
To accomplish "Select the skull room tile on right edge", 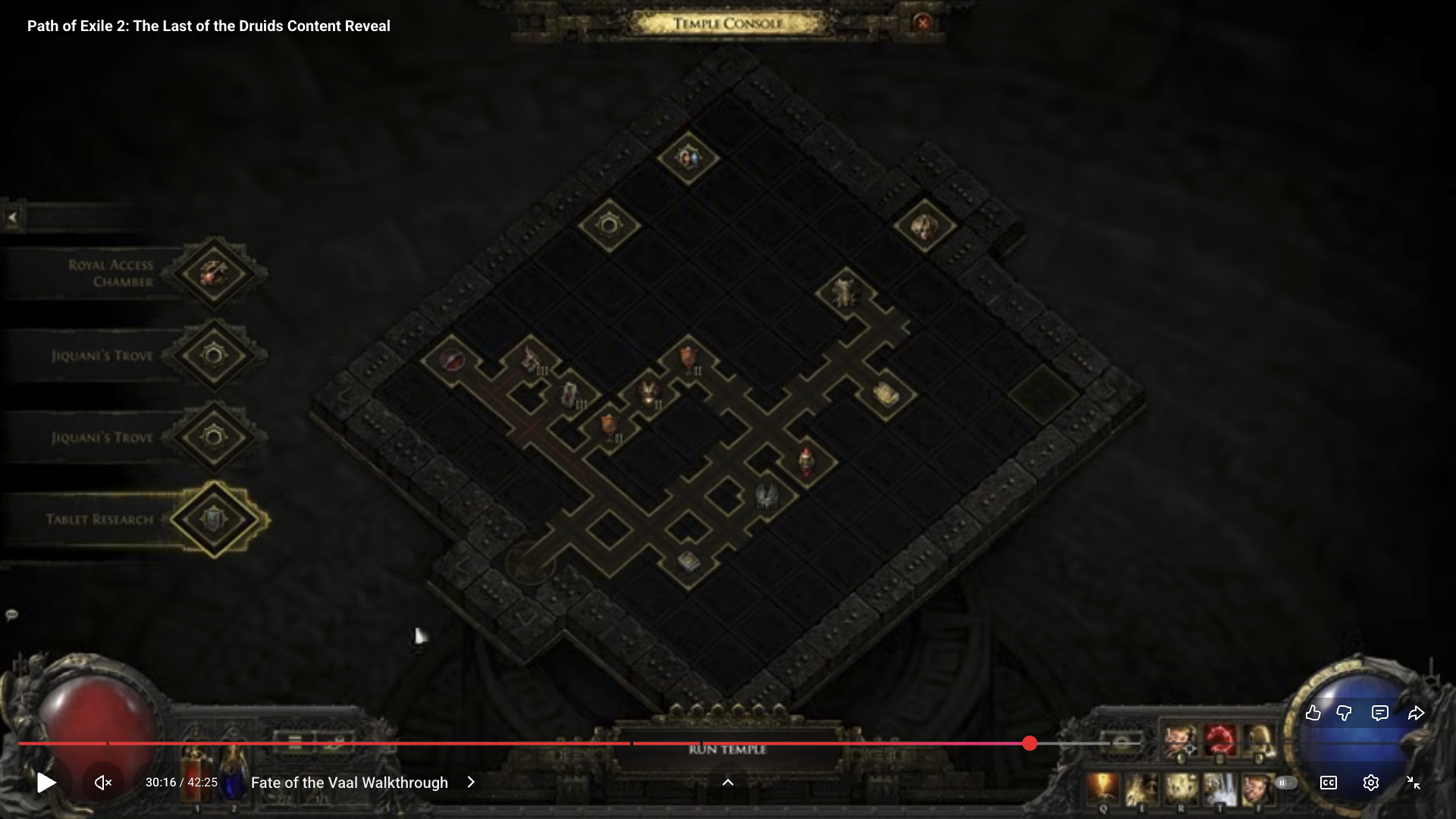I will [924, 226].
